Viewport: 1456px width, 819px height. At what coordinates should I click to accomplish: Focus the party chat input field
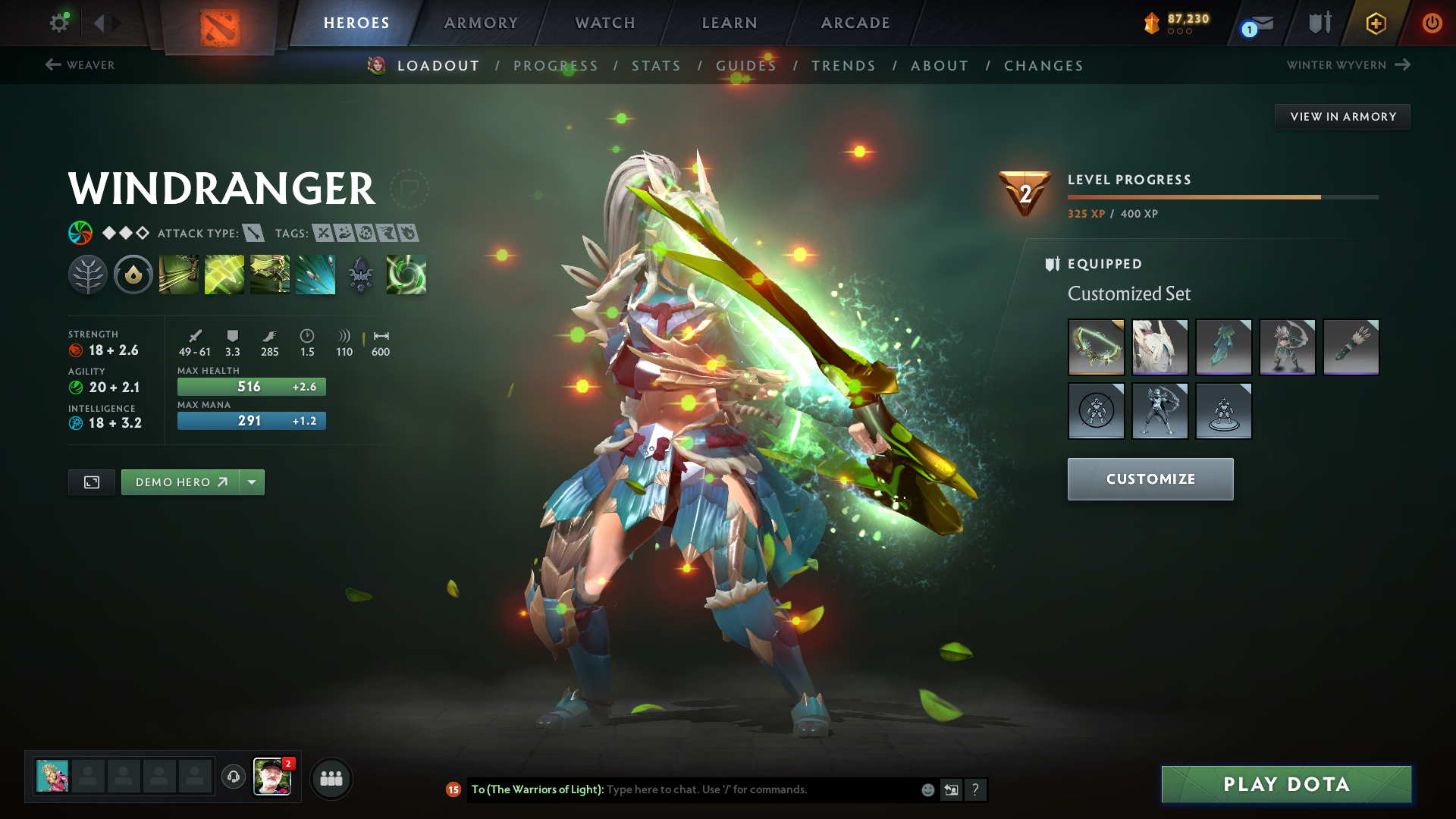pyautogui.click(x=758, y=789)
